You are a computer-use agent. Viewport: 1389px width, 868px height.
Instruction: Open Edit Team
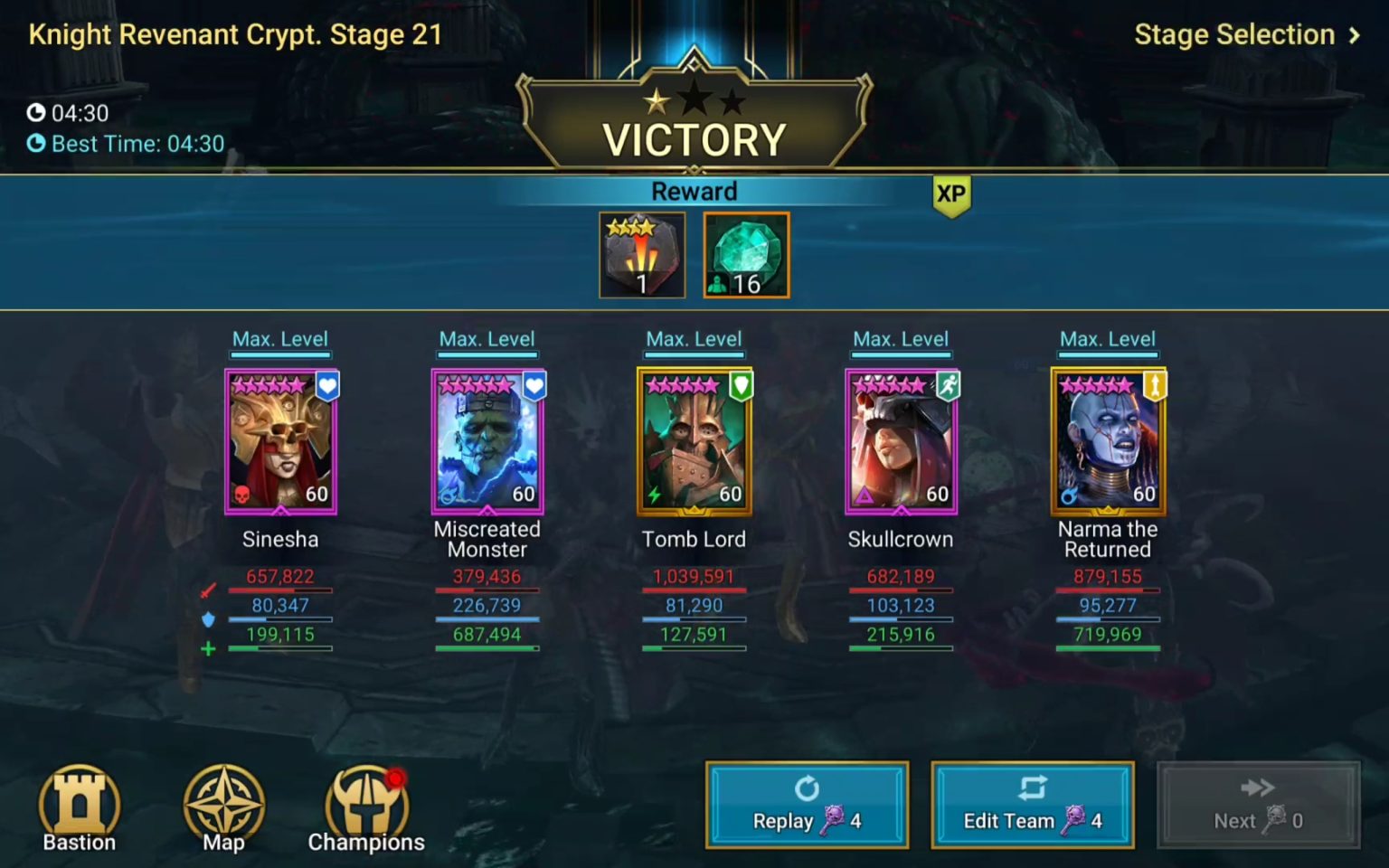[x=1032, y=805]
